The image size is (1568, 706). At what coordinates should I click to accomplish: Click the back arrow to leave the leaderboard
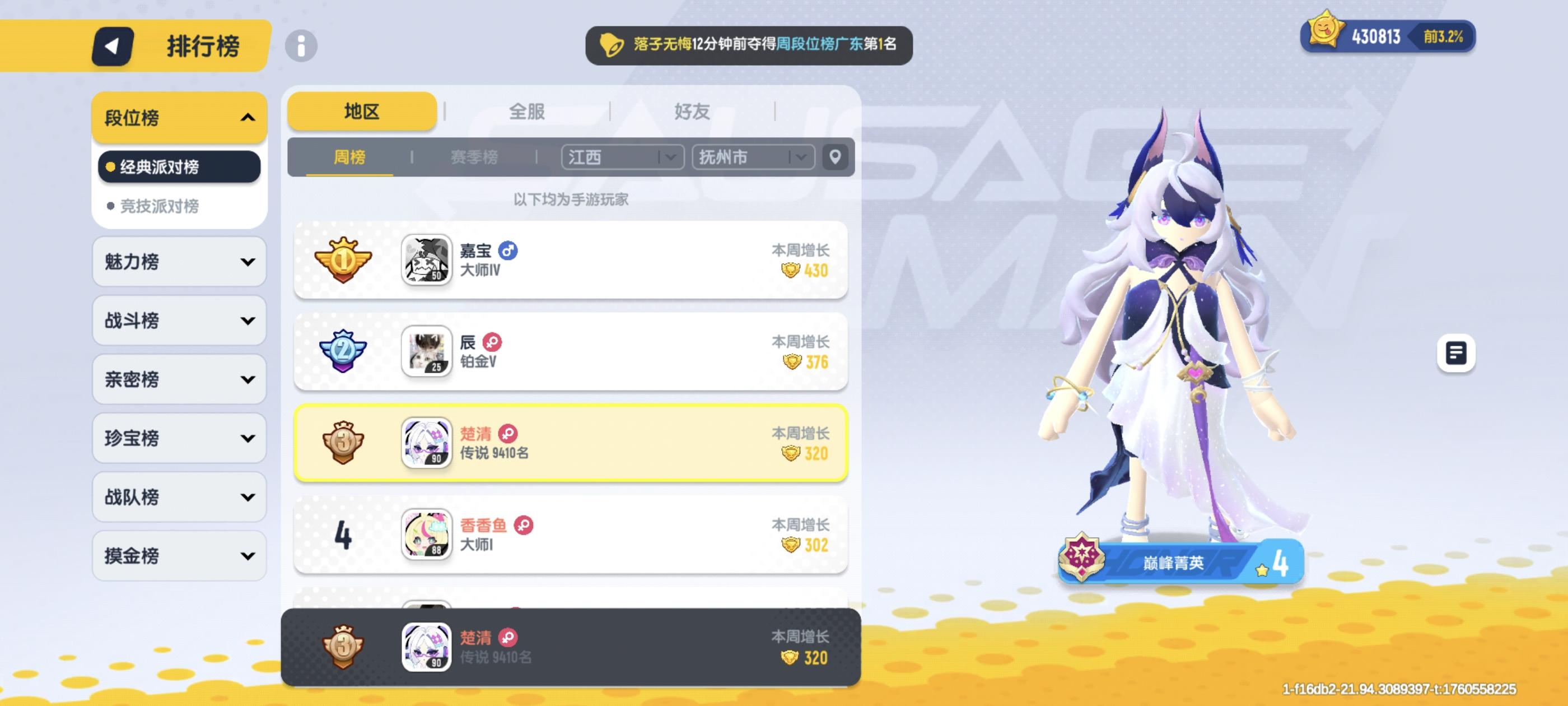pos(113,46)
